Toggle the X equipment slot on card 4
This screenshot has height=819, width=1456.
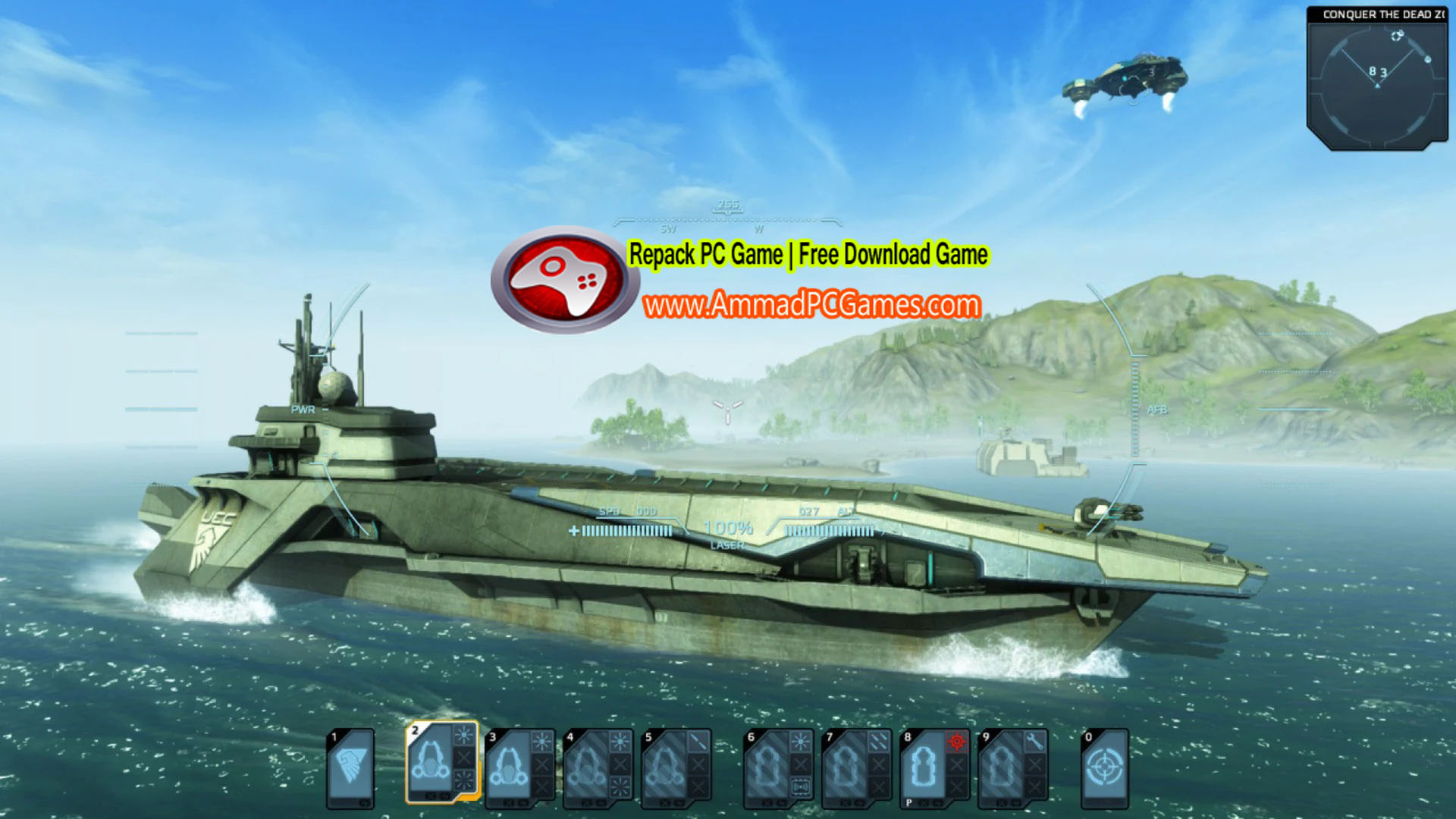tap(621, 763)
